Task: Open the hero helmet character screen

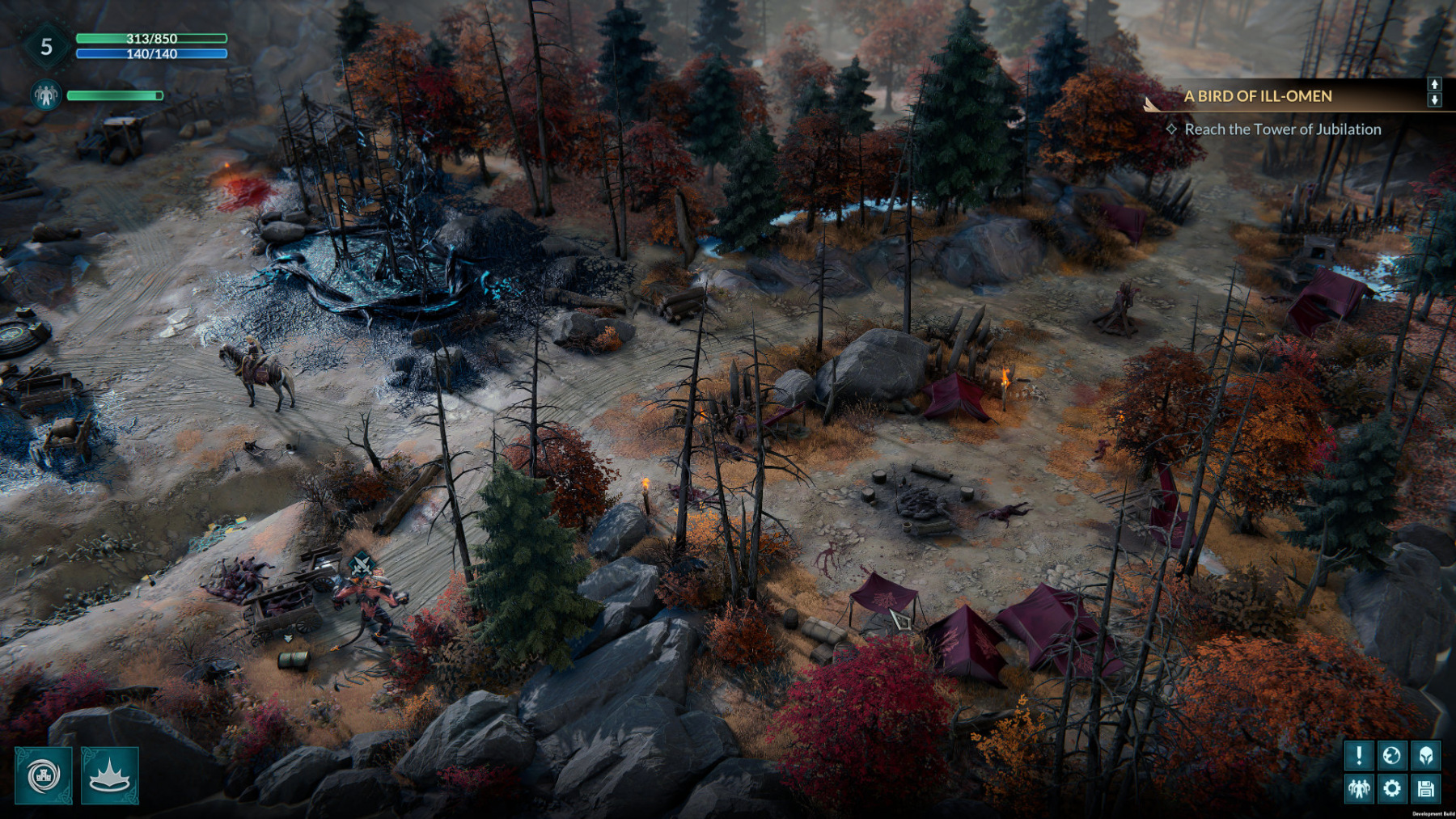Action: [1425, 756]
